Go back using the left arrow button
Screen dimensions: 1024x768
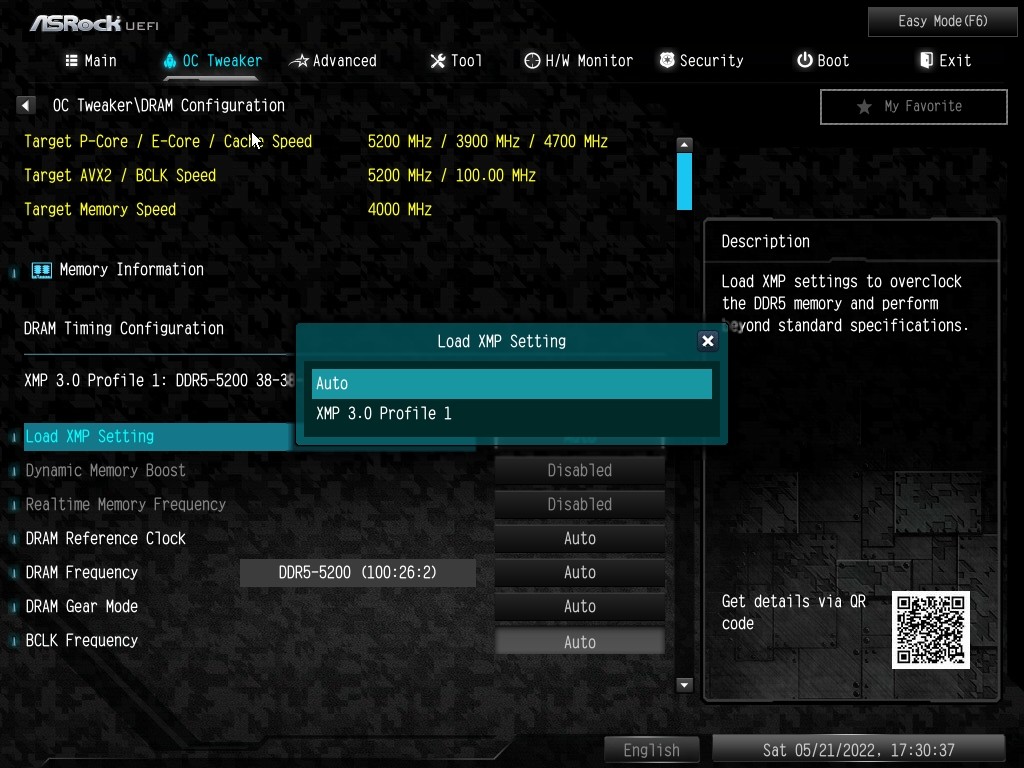tap(26, 105)
